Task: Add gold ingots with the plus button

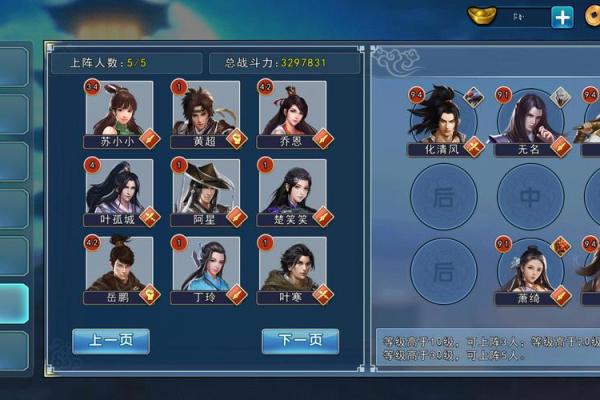Action: 563,17
